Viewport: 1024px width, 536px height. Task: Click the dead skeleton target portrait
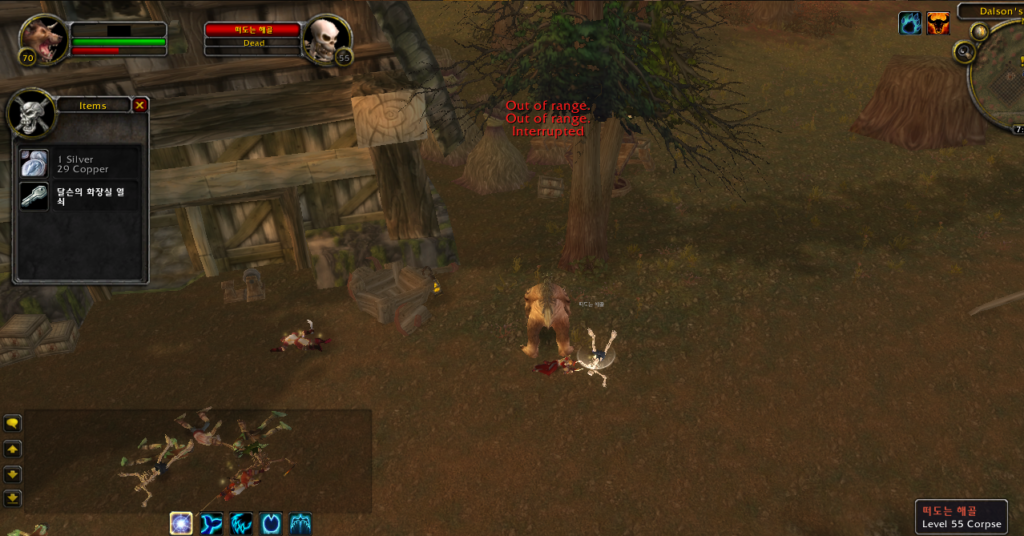pos(325,40)
